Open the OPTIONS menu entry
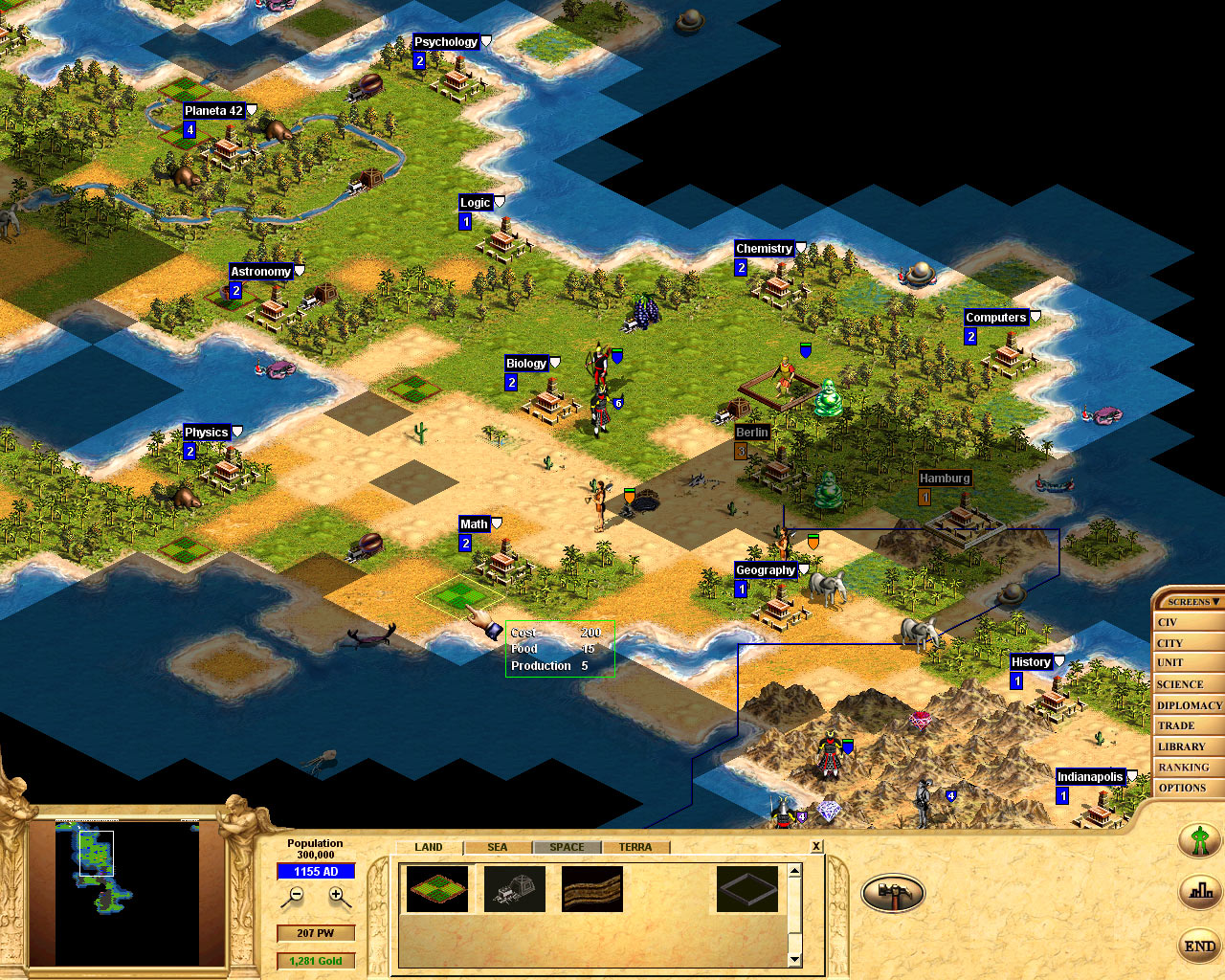This screenshot has height=980, width=1225. point(1187,787)
